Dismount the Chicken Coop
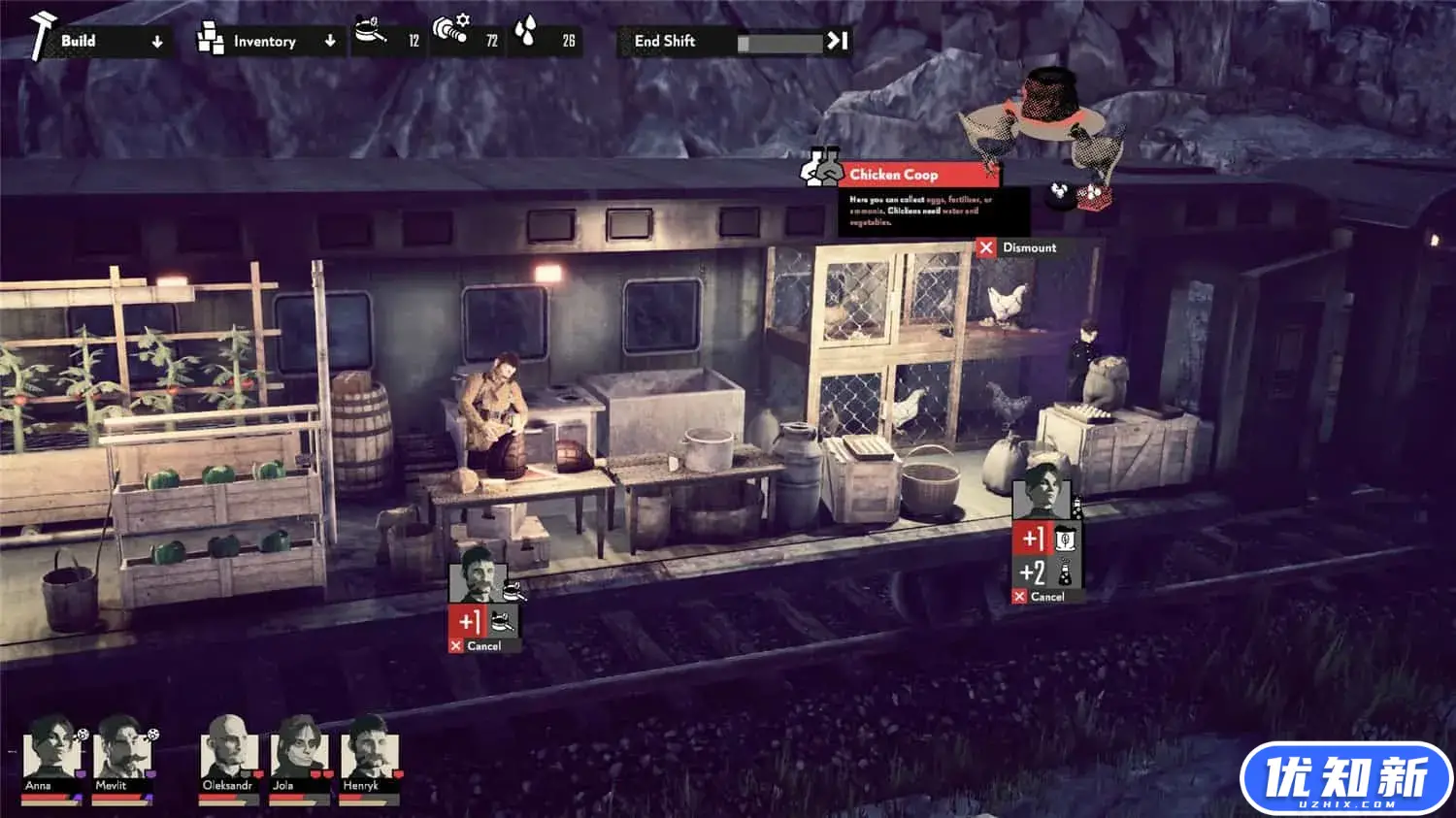 pos(1019,247)
